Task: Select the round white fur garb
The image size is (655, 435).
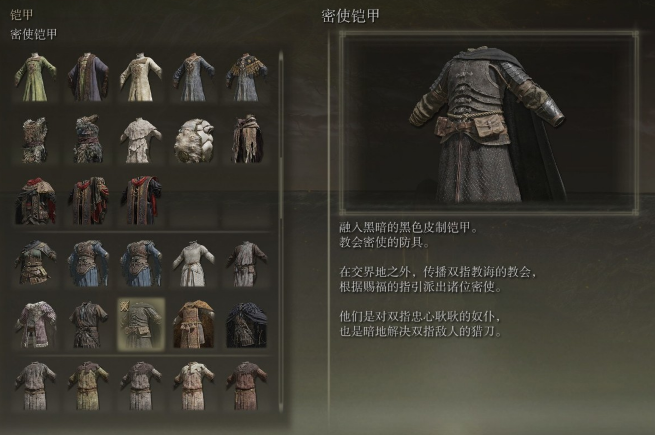Action: [x=193, y=139]
